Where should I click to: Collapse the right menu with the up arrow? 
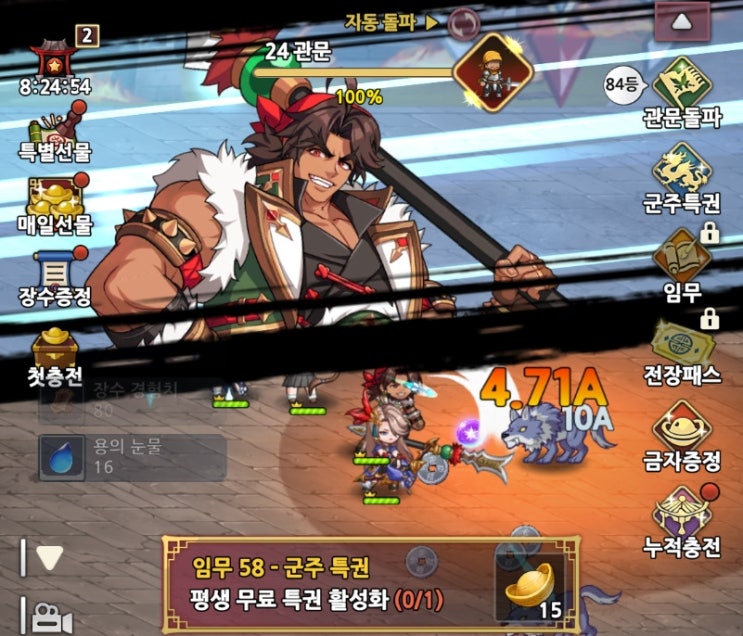tap(682, 22)
